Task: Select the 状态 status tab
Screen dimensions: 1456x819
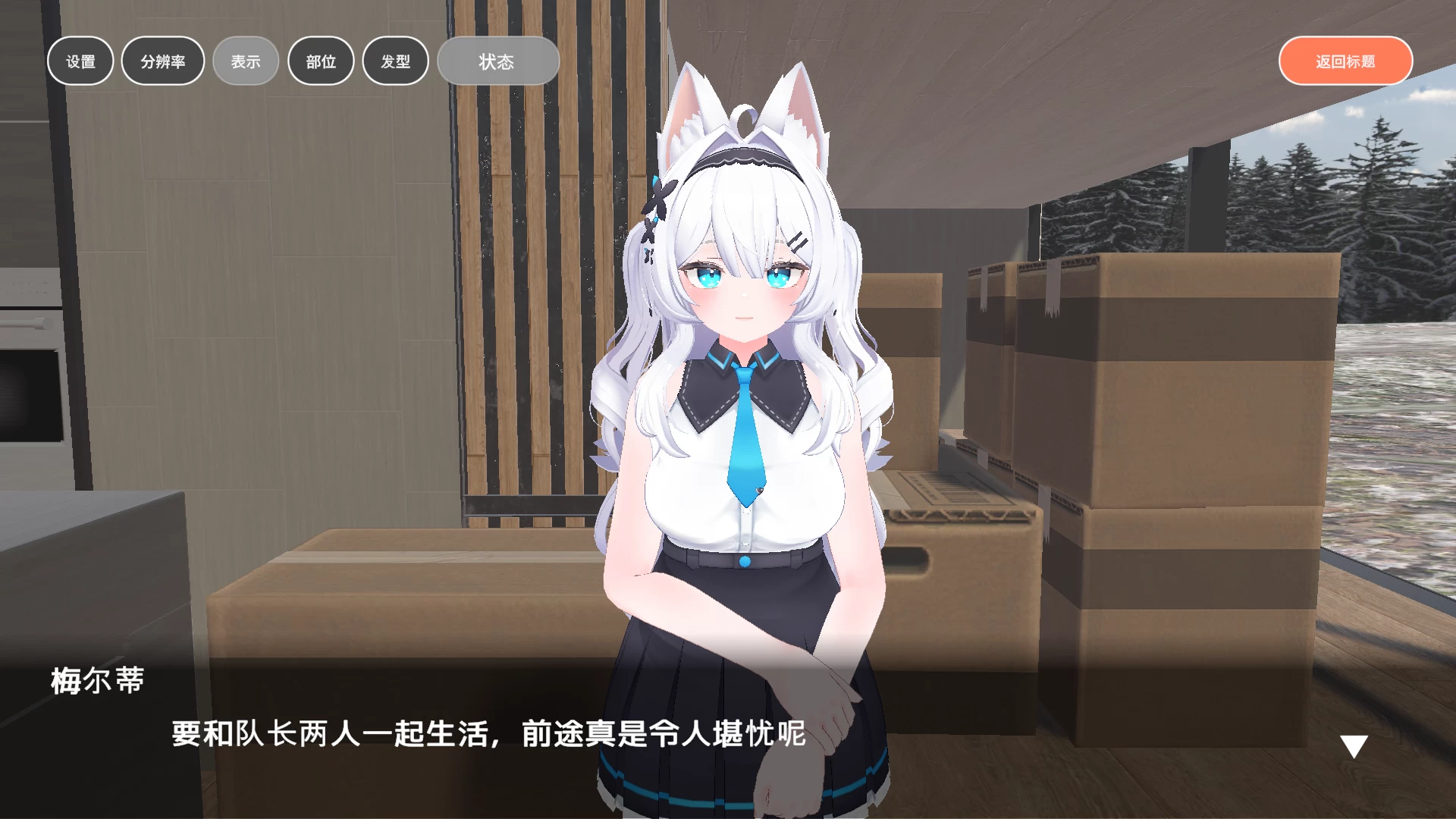Action: [x=497, y=62]
